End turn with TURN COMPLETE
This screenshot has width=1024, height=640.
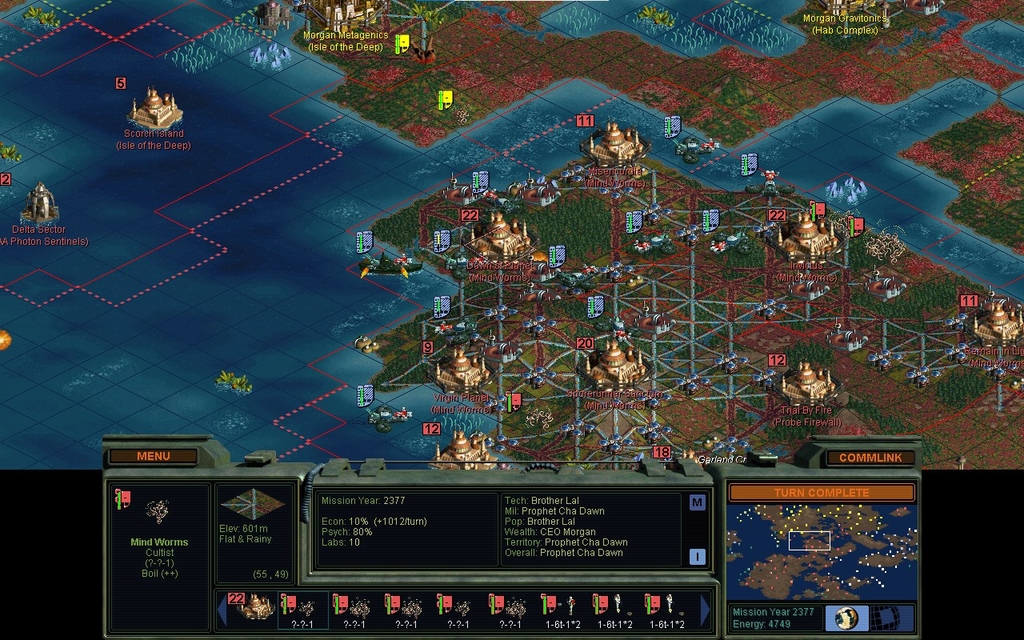(x=820, y=493)
